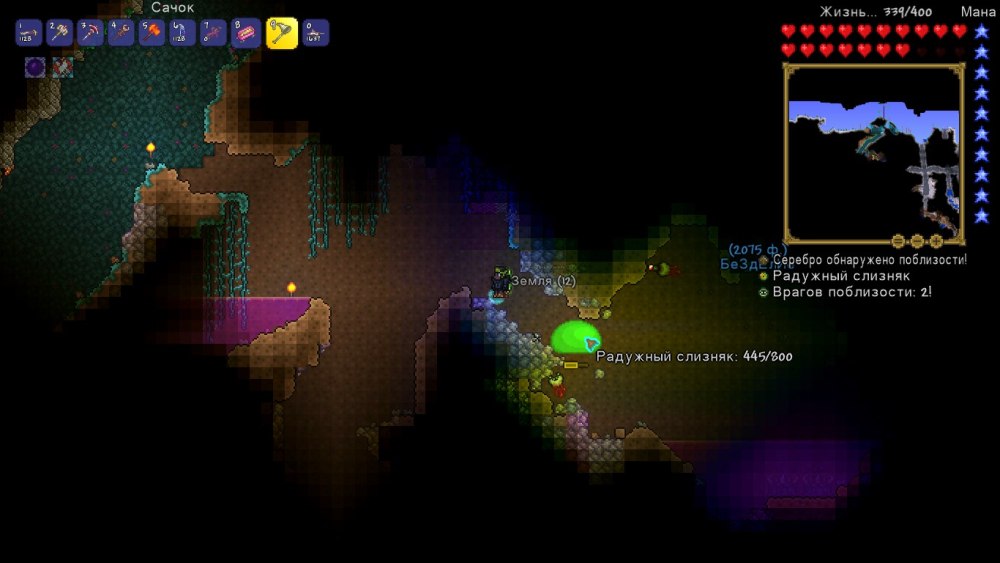Equip the orange hammer in slot 5

coord(153,33)
